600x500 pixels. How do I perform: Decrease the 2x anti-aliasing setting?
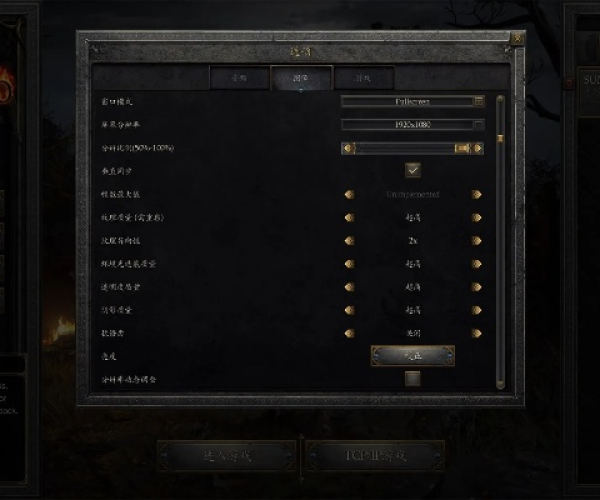[x=349, y=241]
